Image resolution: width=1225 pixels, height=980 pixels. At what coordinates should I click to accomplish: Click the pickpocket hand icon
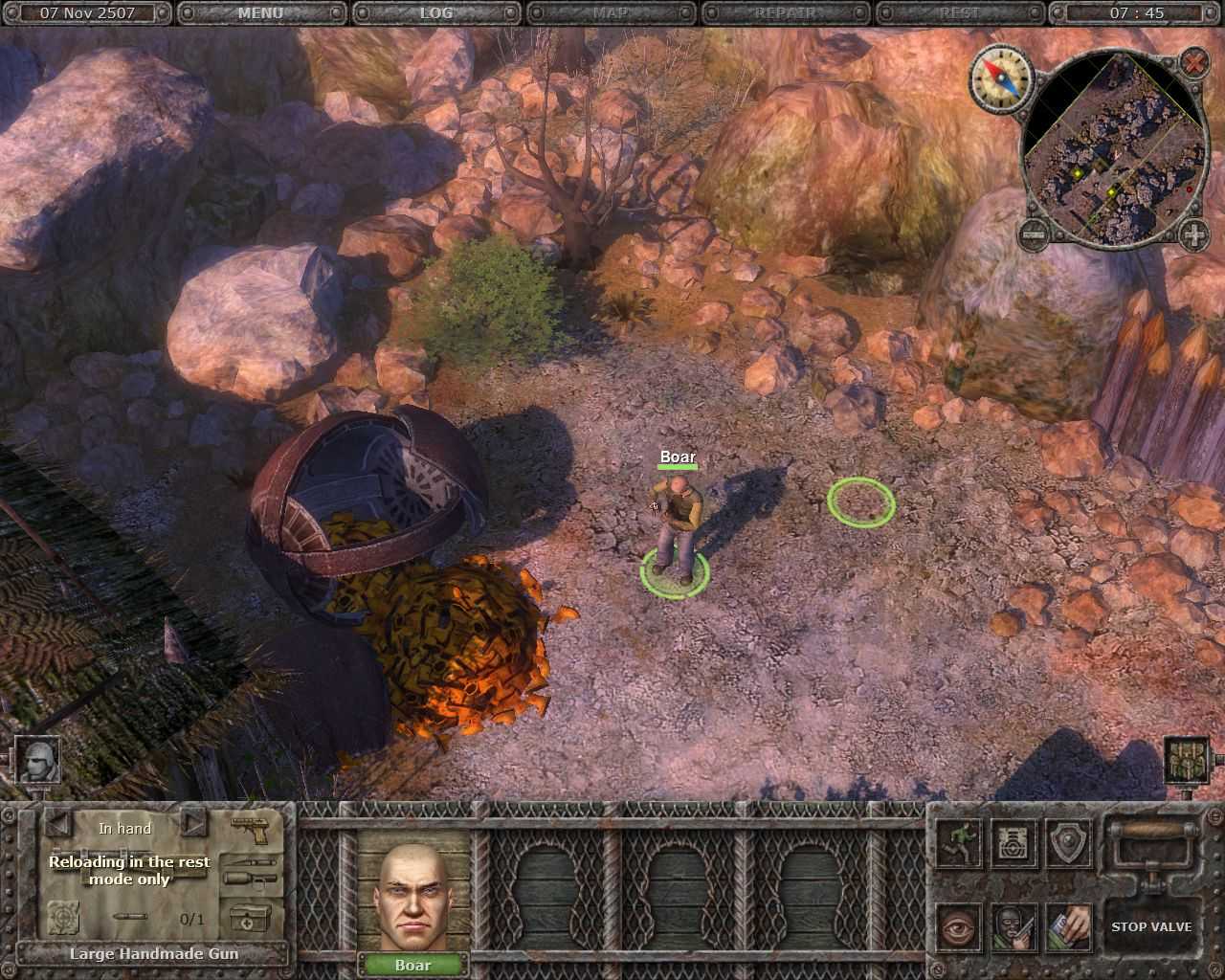(1068, 926)
